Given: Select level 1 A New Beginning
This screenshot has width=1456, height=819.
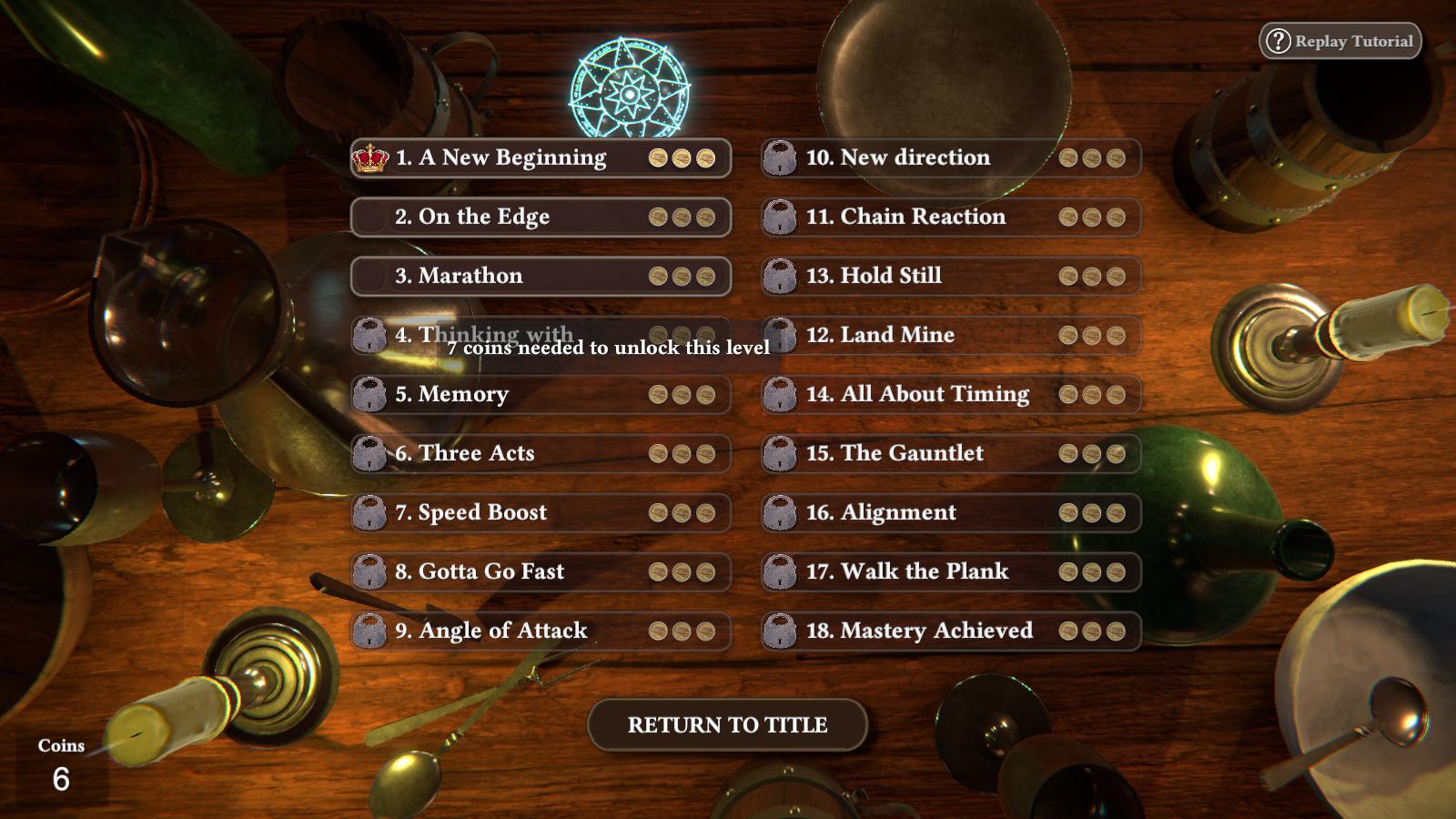Looking at the screenshot, I should point(541,158).
